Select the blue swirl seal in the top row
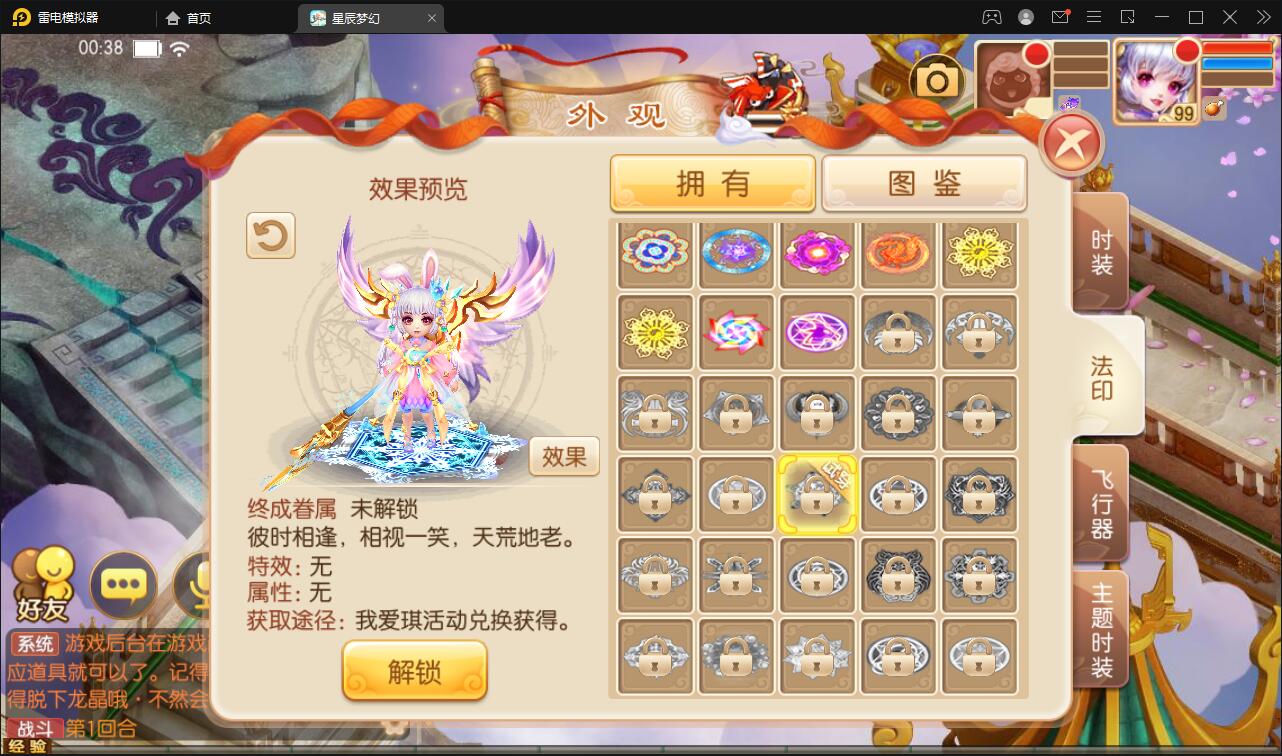 [737, 255]
